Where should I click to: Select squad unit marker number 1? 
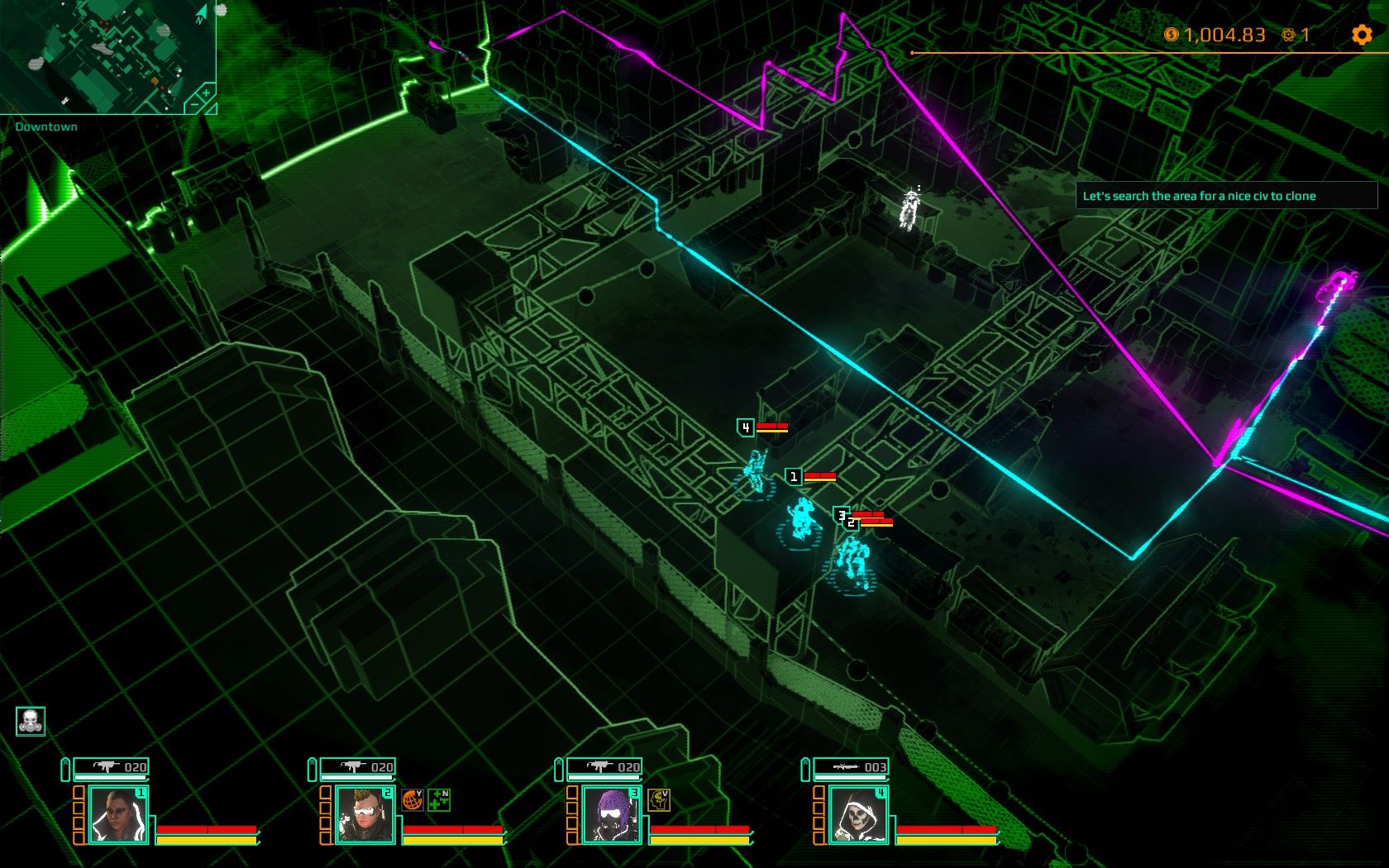[x=794, y=476]
